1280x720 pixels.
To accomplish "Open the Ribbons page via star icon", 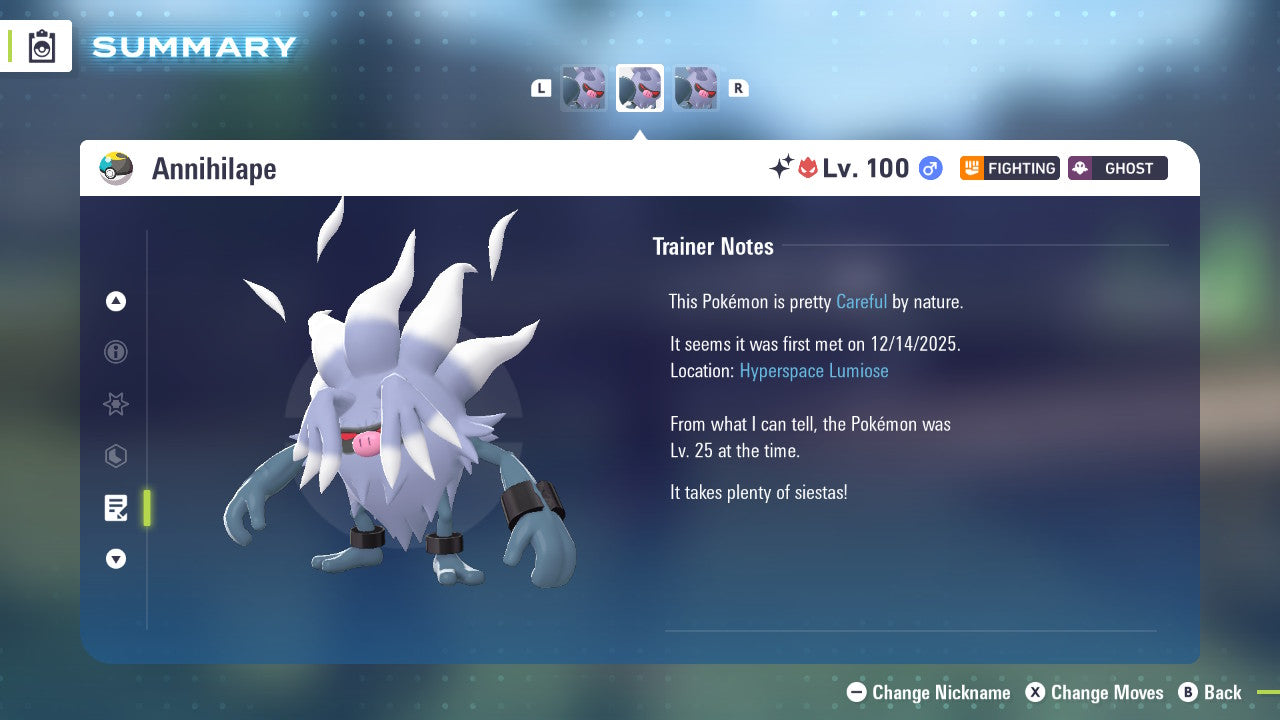I will 115,404.
